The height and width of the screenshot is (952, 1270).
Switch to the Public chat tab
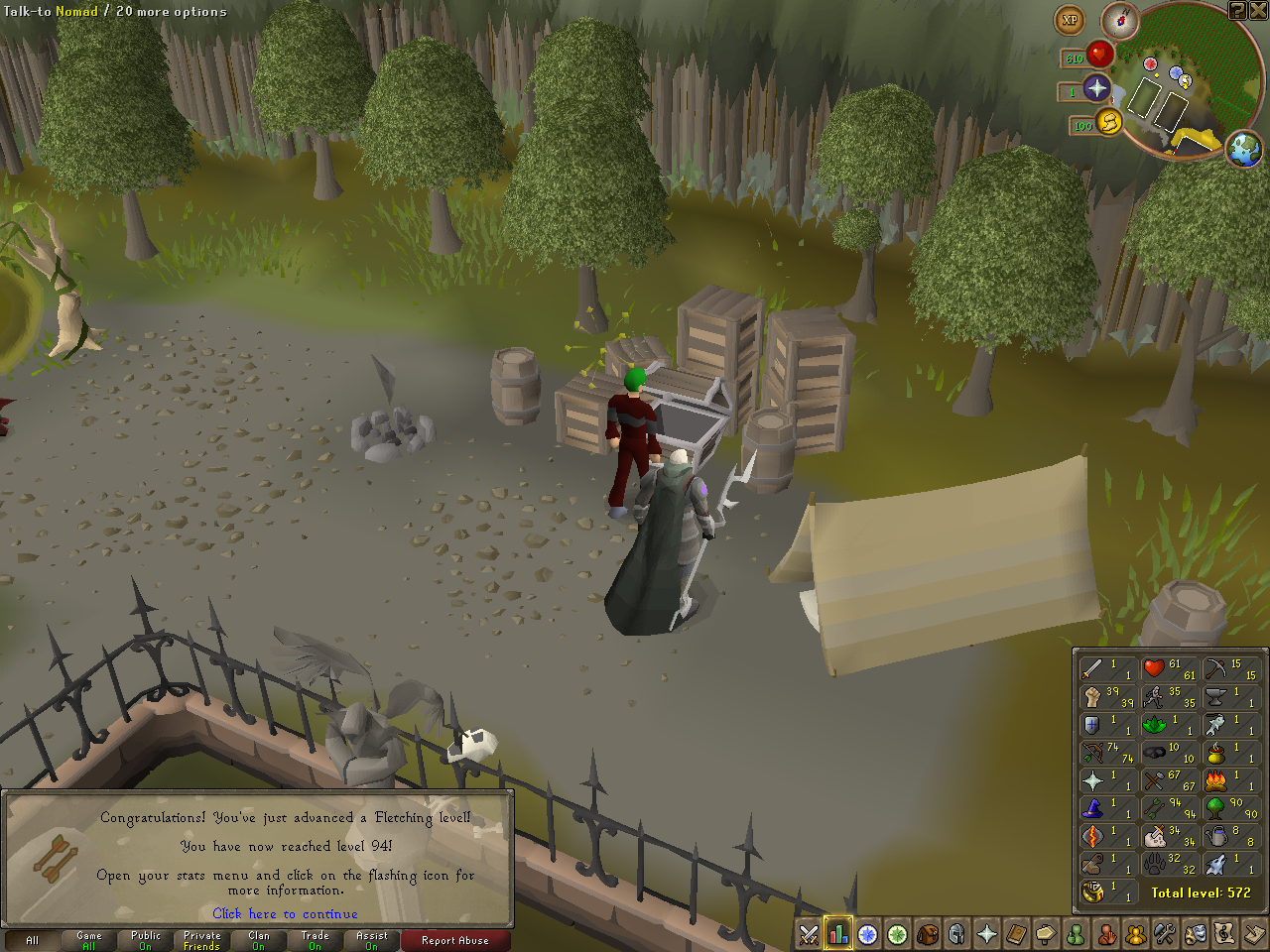(145, 940)
